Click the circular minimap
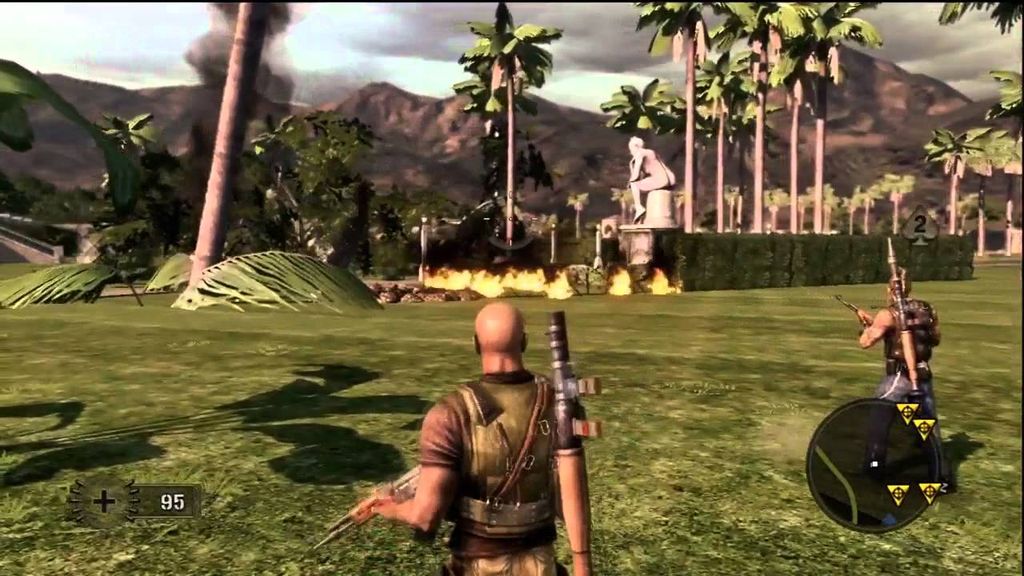The image size is (1024, 576). pos(874,463)
